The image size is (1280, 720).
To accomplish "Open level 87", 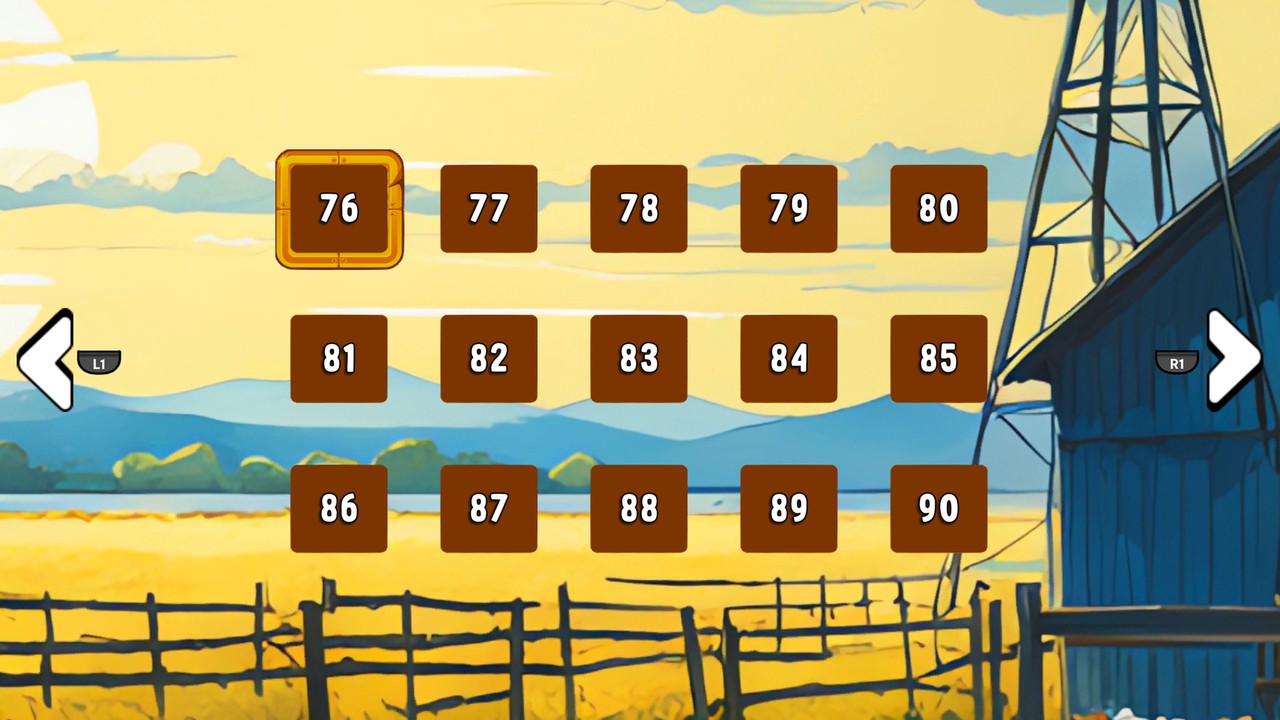I will [x=489, y=509].
